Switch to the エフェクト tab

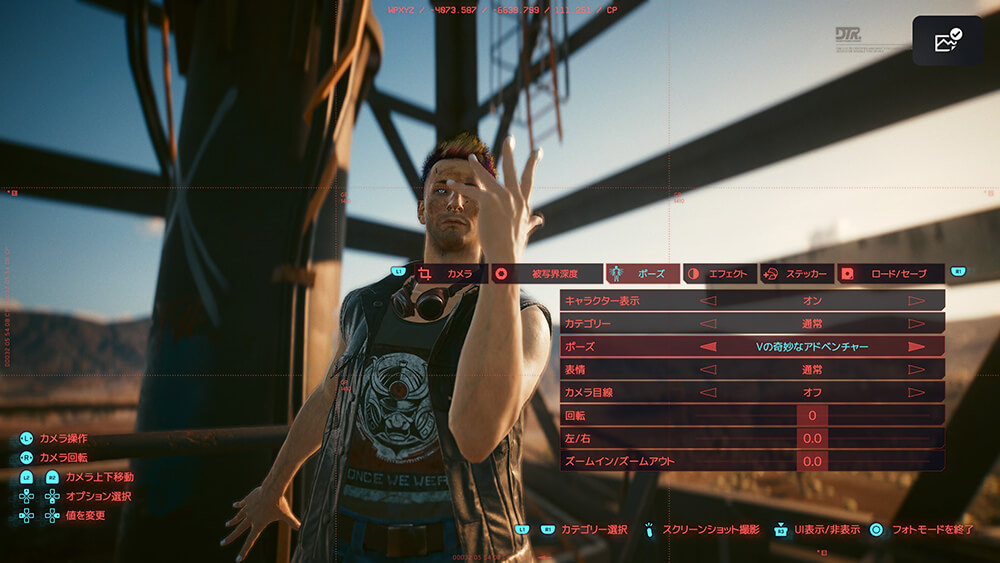coord(718,273)
